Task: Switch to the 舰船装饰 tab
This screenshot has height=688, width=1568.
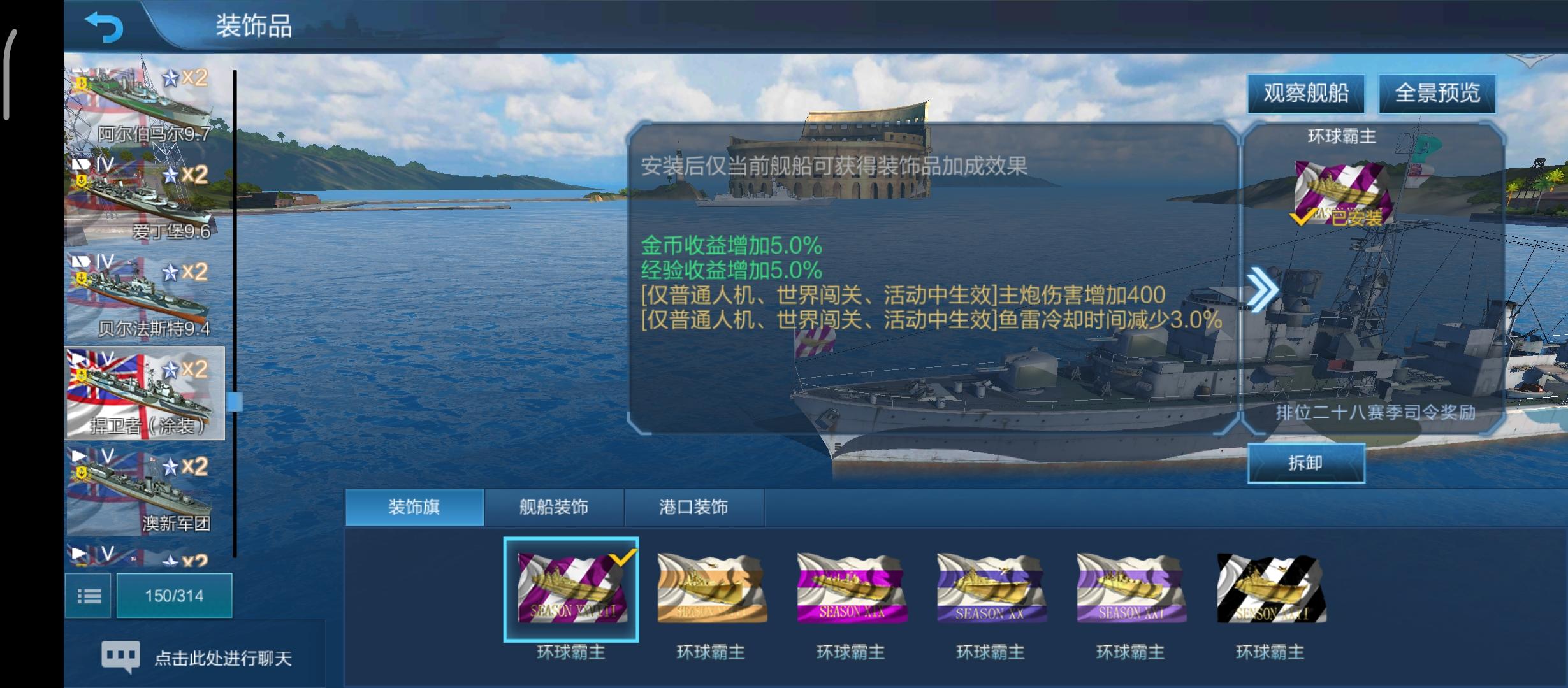Action: click(x=553, y=506)
